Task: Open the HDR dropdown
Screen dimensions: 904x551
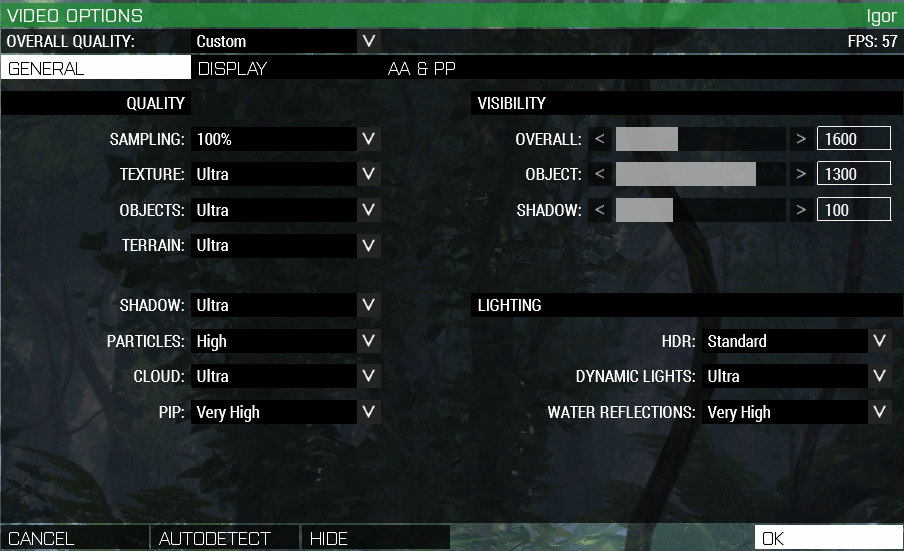Action: (x=795, y=341)
